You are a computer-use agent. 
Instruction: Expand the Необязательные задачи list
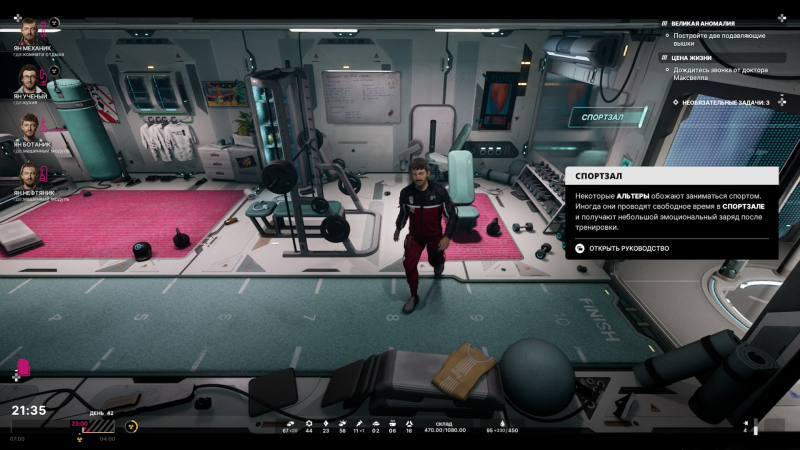[x=725, y=102]
